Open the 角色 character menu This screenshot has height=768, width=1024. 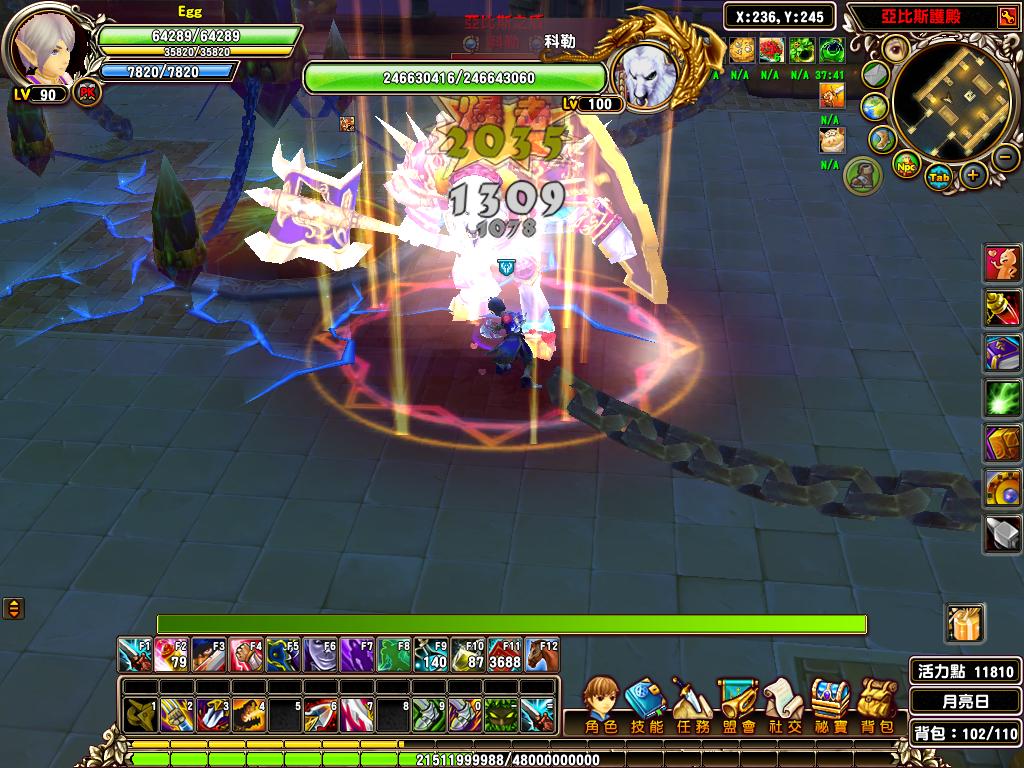pyautogui.click(x=601, y=703)
